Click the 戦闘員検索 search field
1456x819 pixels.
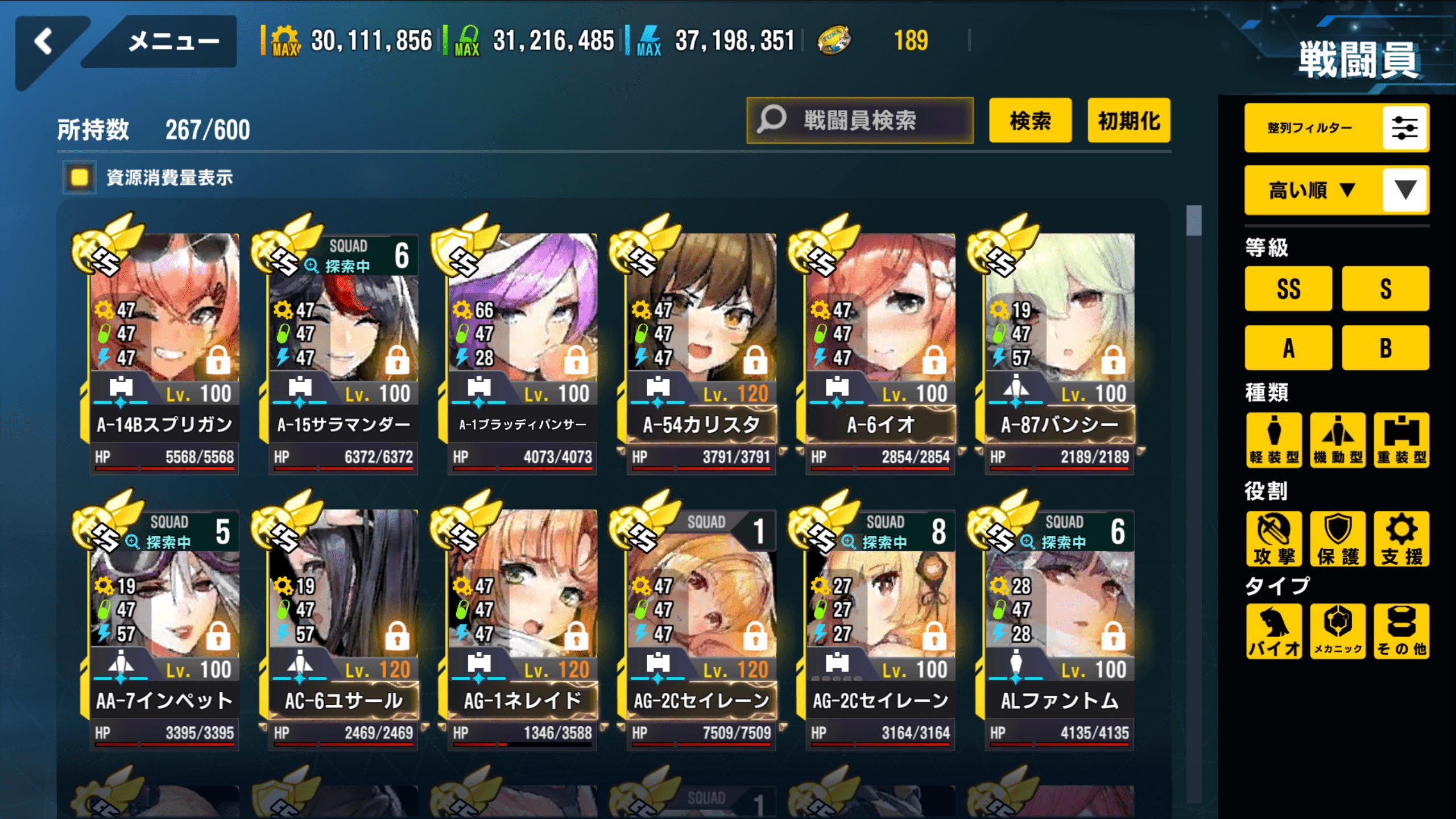pos(859,121)
